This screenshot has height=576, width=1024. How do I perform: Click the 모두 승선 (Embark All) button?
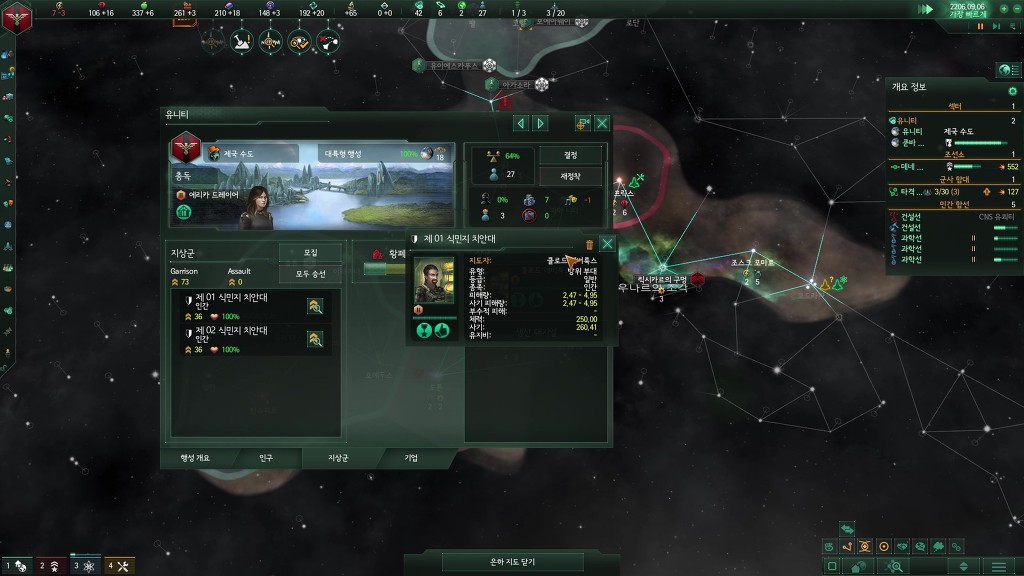click(310, 273)
